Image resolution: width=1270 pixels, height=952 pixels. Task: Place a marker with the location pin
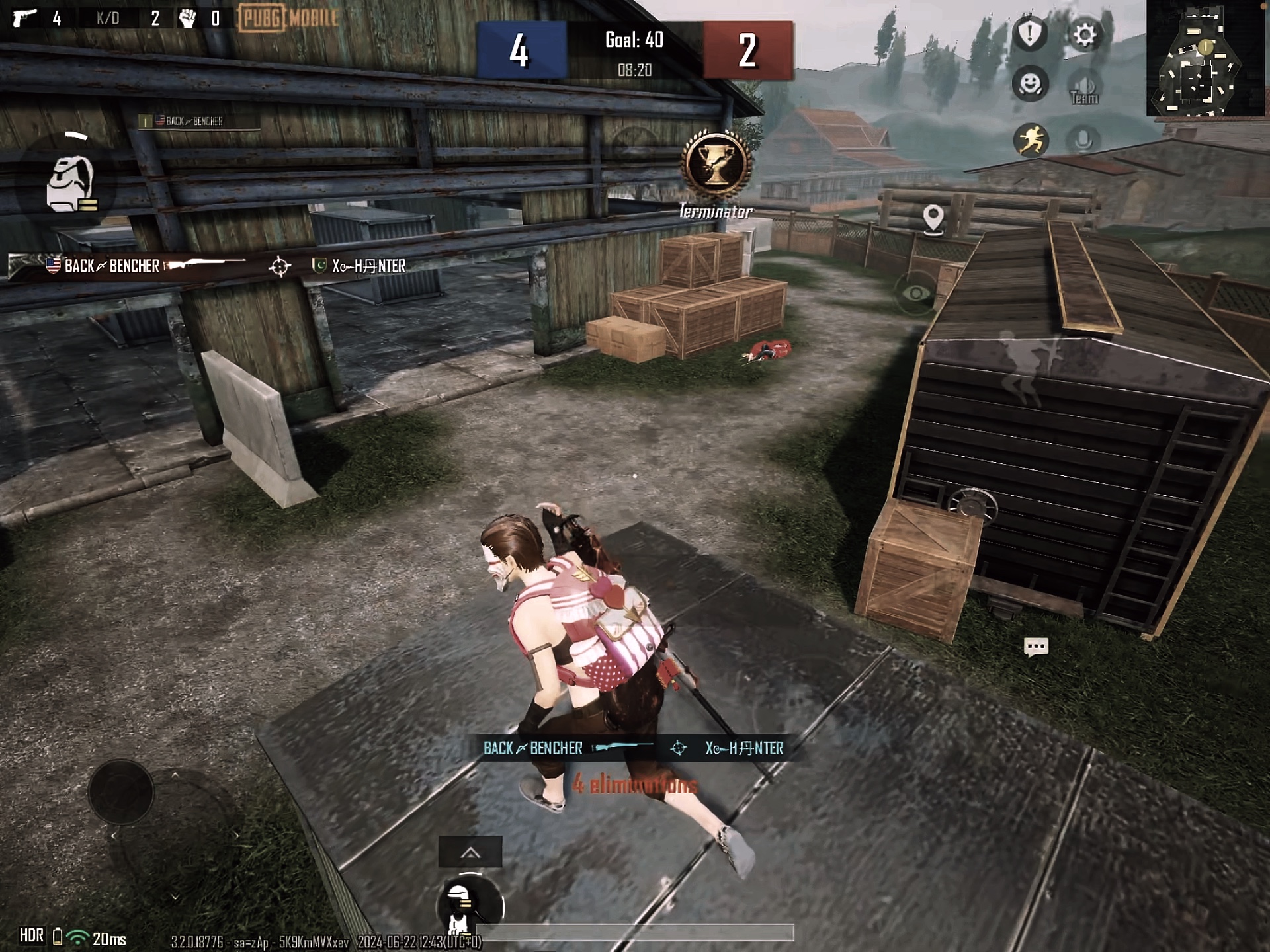(x=933, y=218)
